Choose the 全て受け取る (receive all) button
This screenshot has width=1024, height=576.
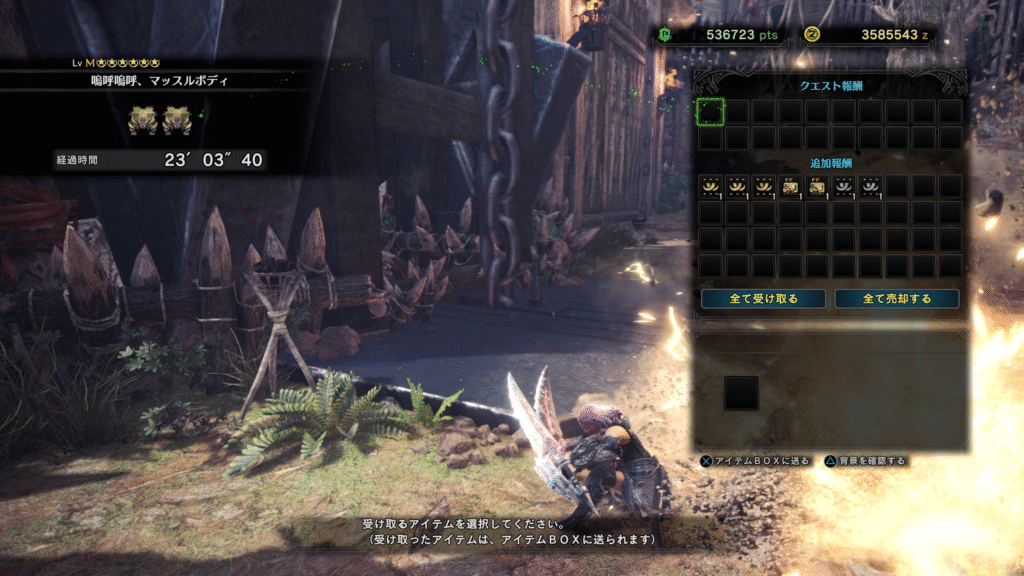click(763, 299)
